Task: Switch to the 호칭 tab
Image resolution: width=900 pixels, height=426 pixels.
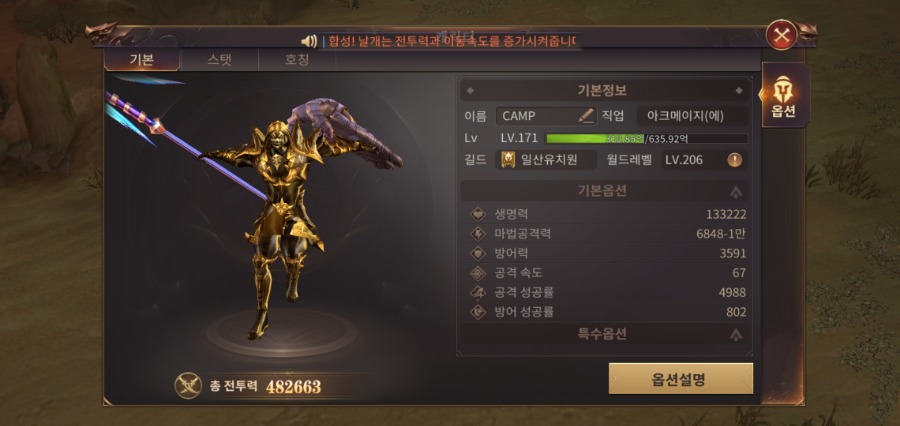Action: coord(297,60)
